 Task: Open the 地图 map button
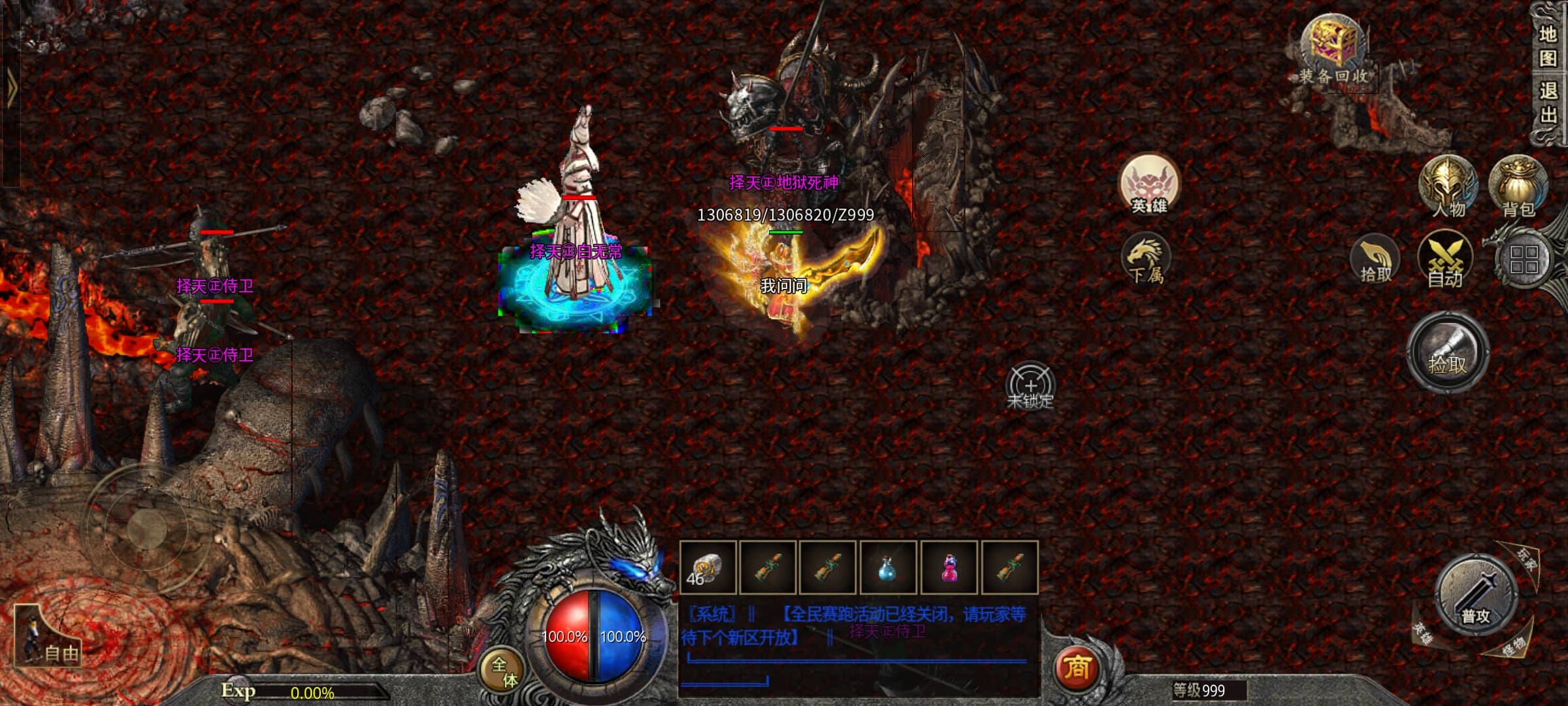pyautogui.click(x=1547, y=46)
